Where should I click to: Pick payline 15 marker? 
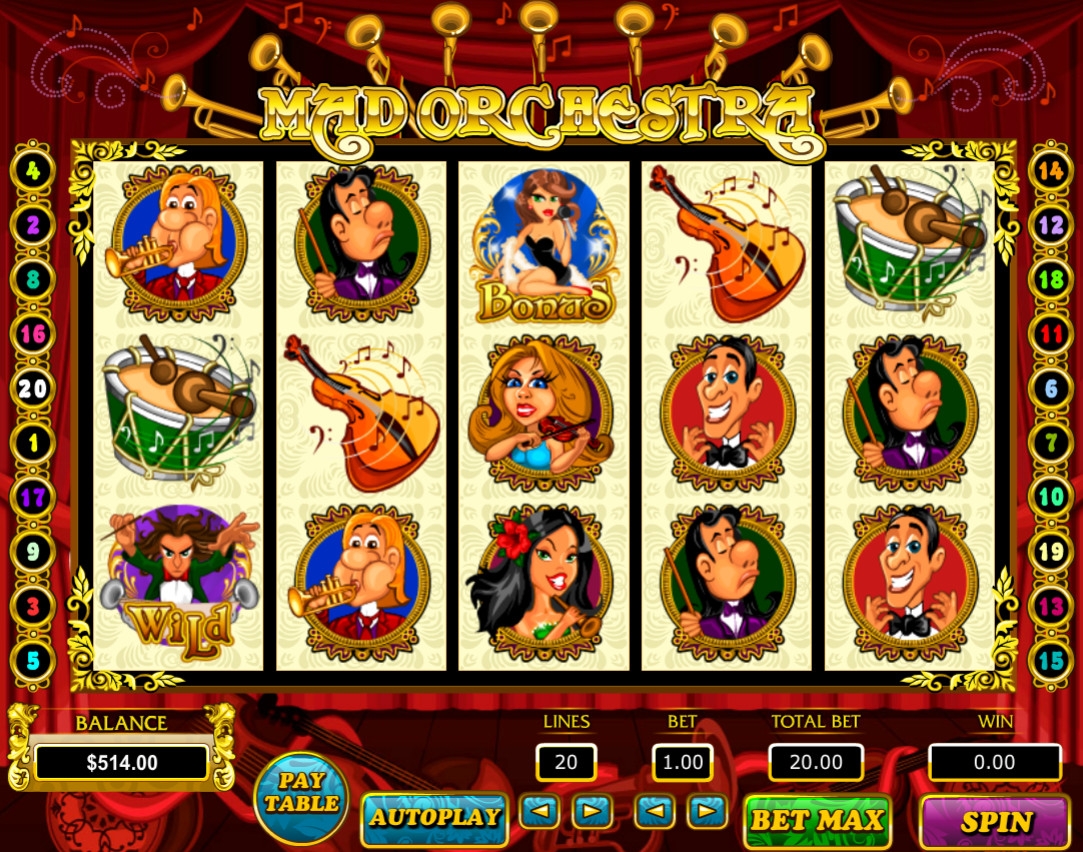point(1050,661)
